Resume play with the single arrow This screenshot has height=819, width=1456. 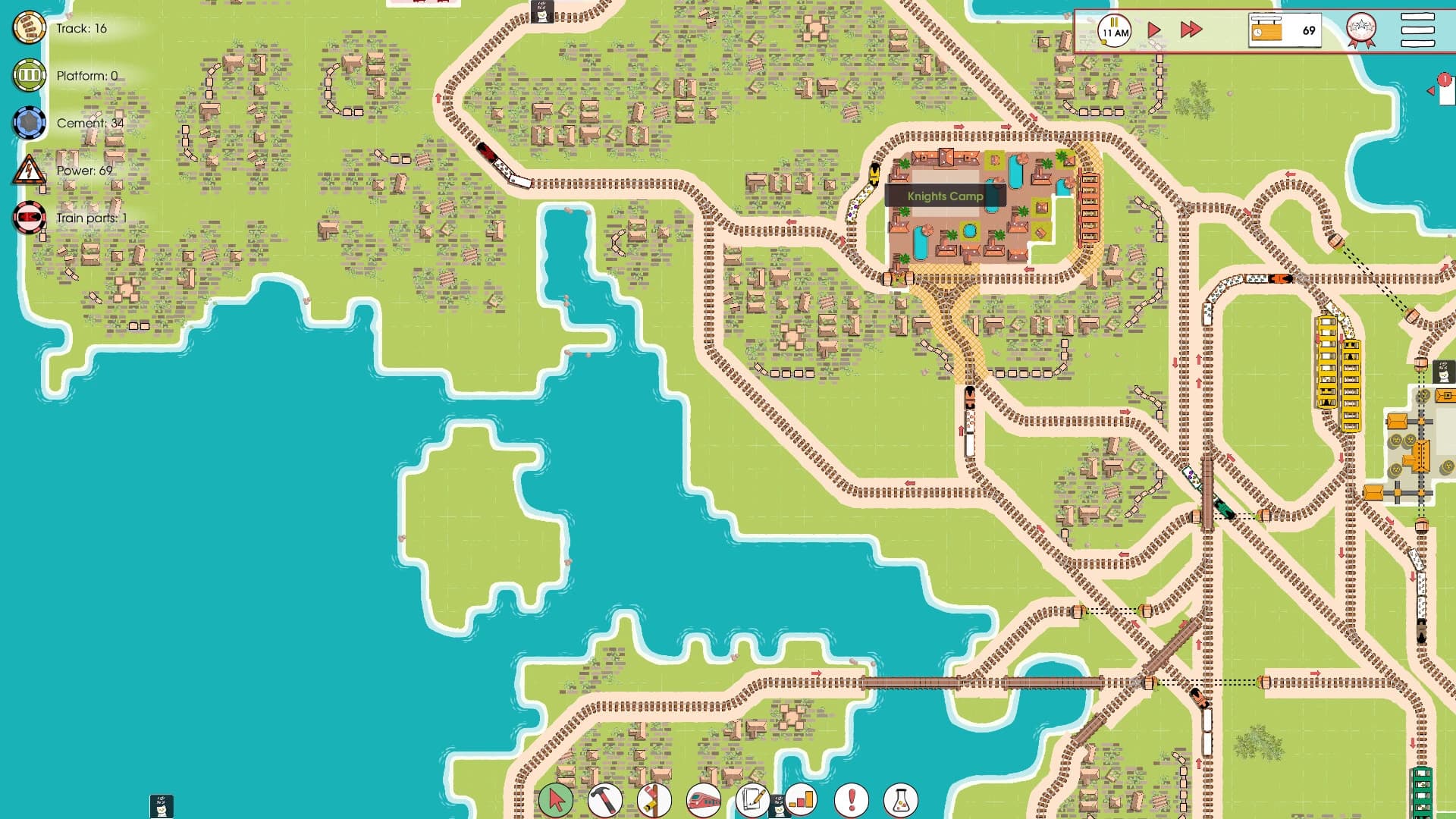(1153, 30)
